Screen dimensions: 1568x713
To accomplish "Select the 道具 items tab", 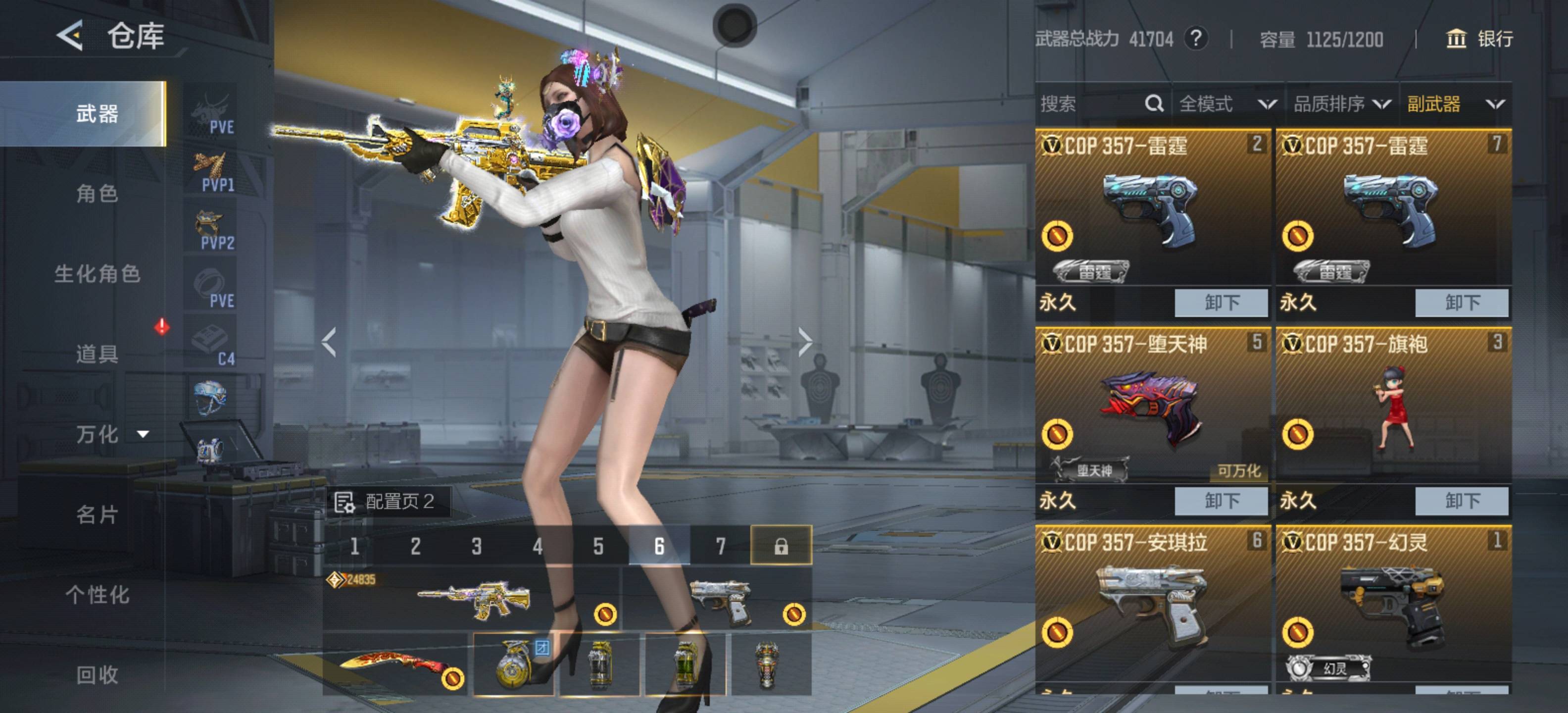I will pyautogui.click(x=97, y=354).
